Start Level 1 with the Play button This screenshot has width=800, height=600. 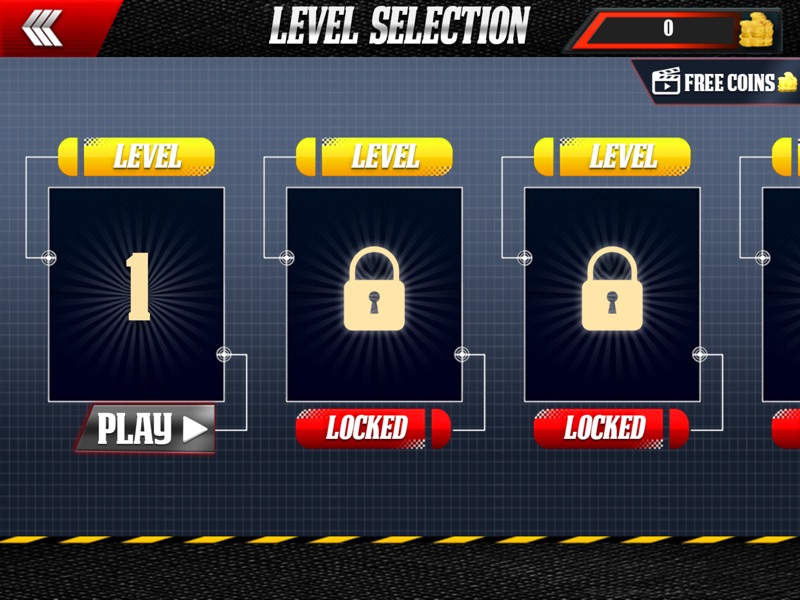[147, 429]
